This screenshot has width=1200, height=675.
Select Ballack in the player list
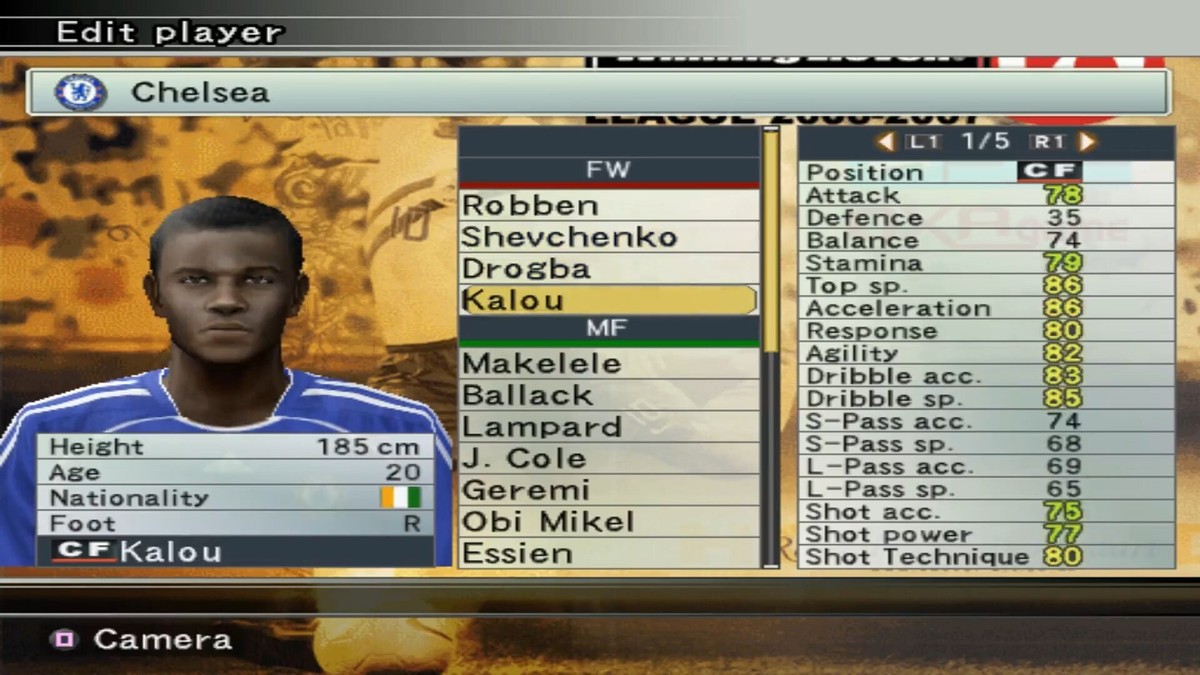(x=608, y=395)
